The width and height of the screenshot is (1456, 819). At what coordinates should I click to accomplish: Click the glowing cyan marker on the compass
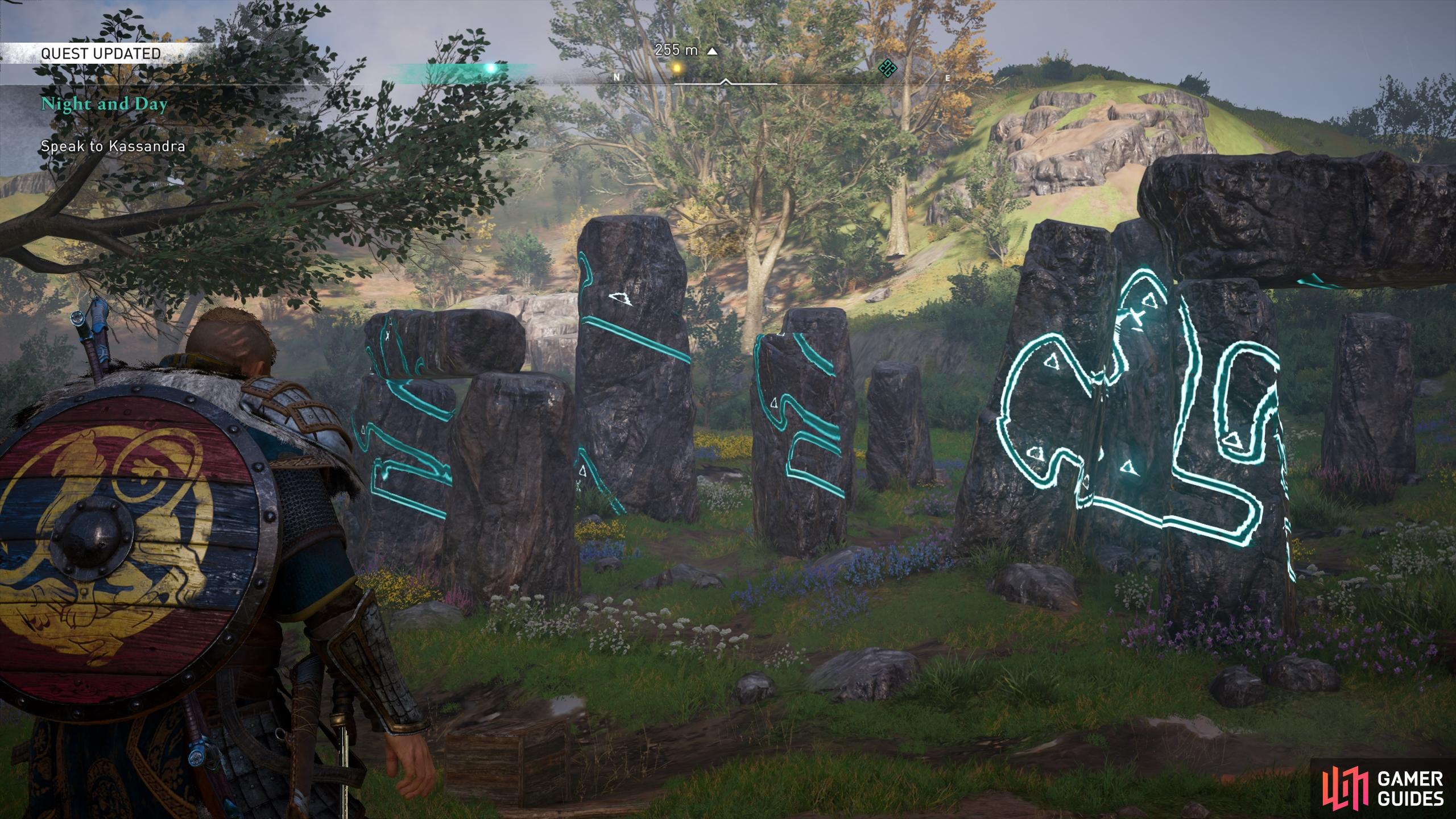click(491, 68)
